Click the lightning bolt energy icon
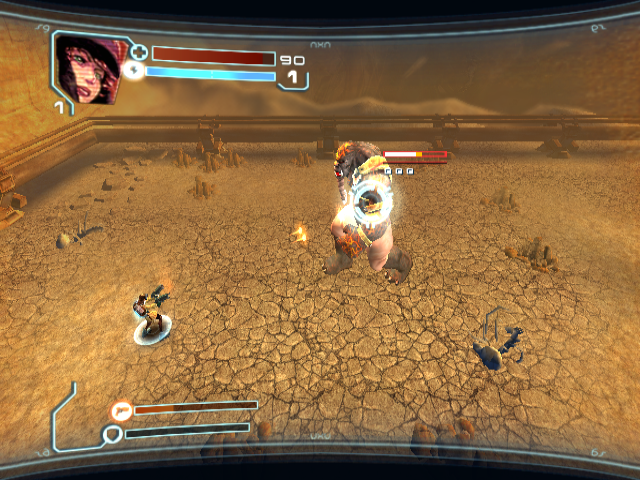 pyautogui.click(x=134, y=71)
